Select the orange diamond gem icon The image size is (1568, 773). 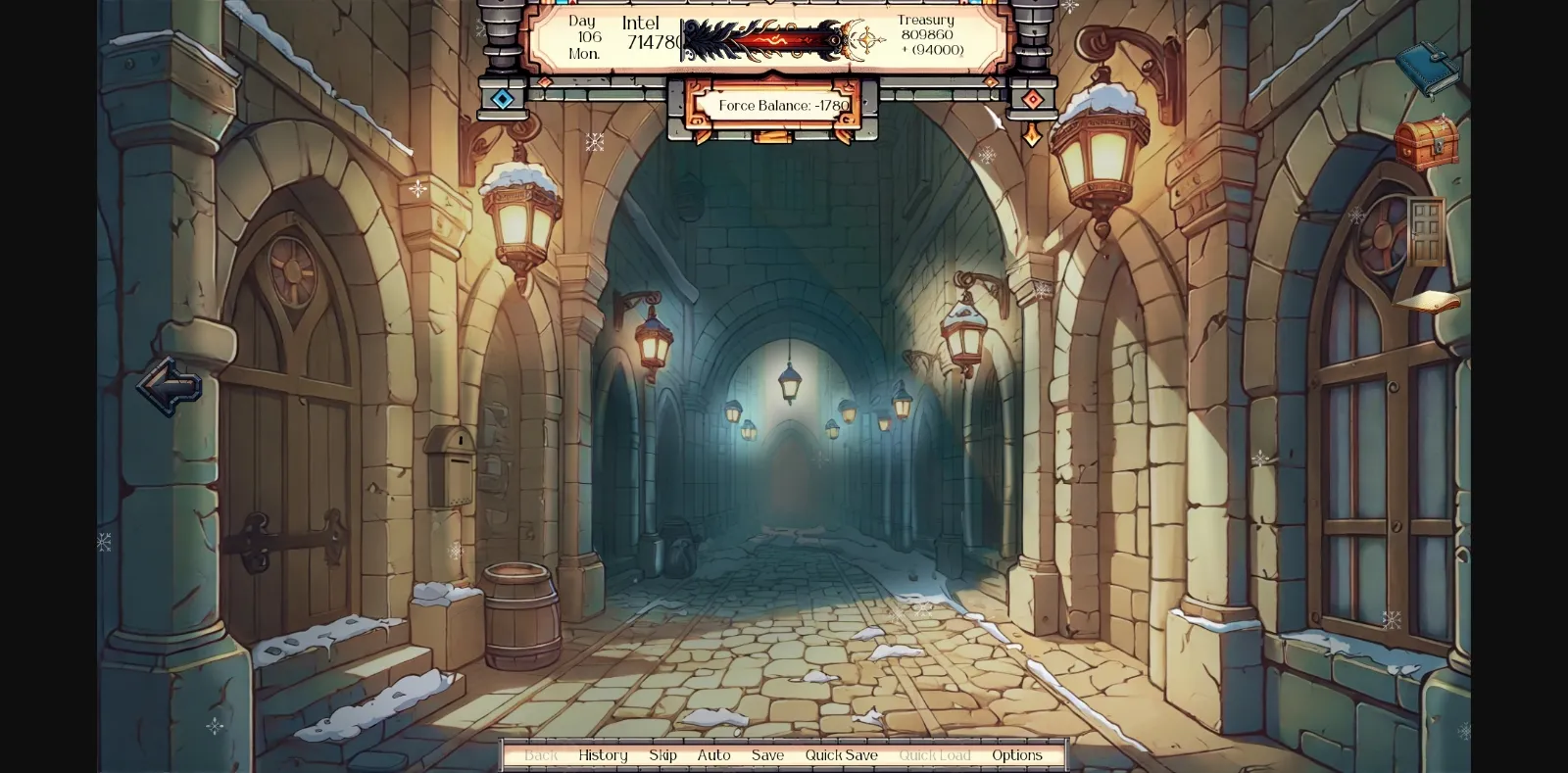click(x=1032, y=97)
